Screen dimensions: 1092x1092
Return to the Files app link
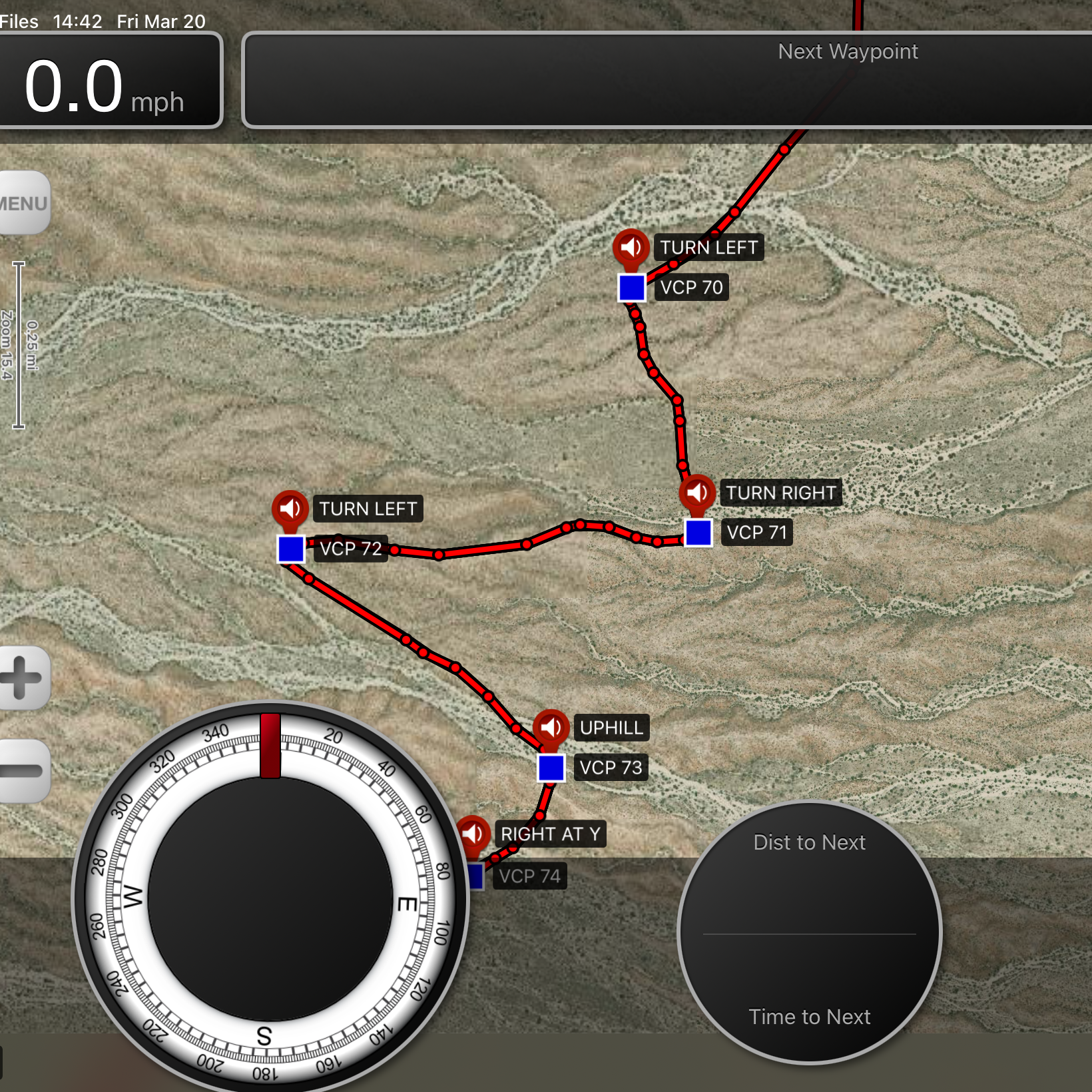(19, 21)
